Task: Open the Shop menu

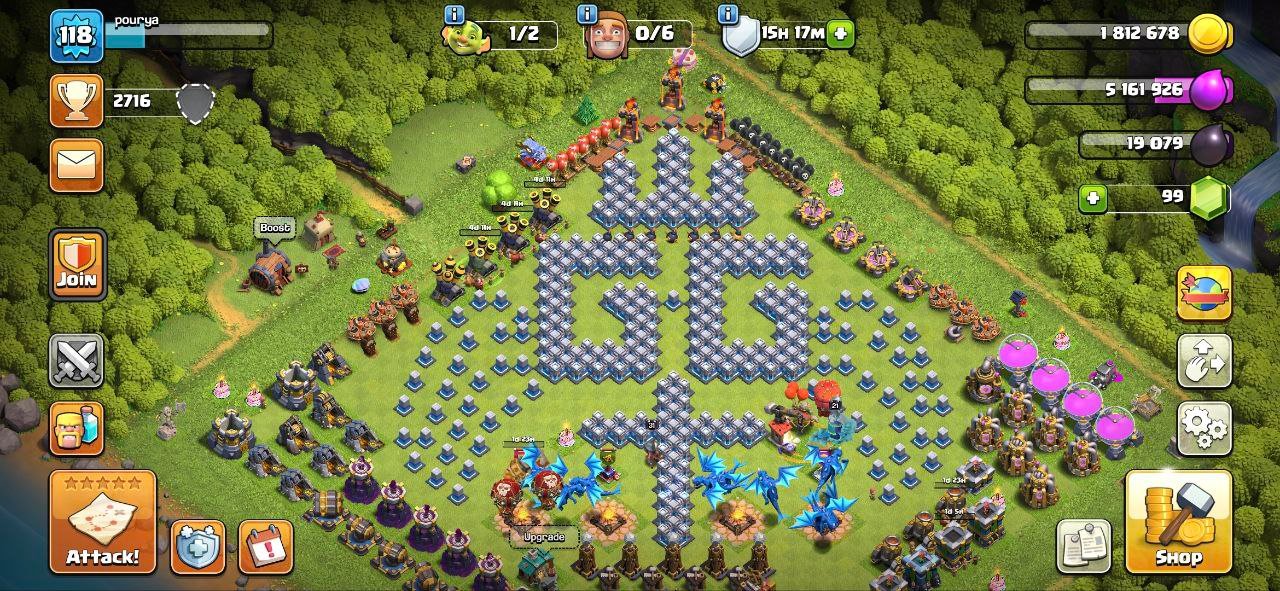Action: coord(1178,521)
